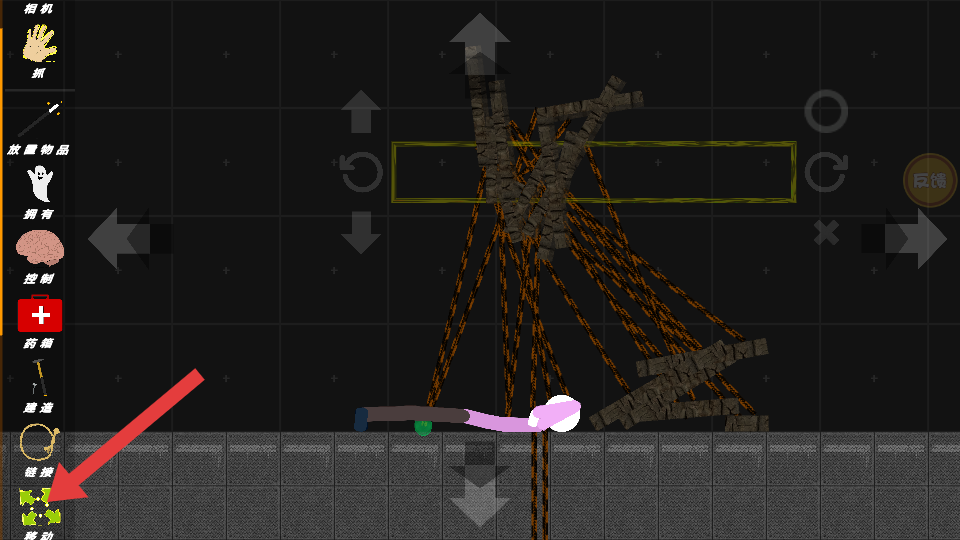This screenshot has width=960, height=540.
Task: Tap the hollow circle button
Action: click(826, 111)
